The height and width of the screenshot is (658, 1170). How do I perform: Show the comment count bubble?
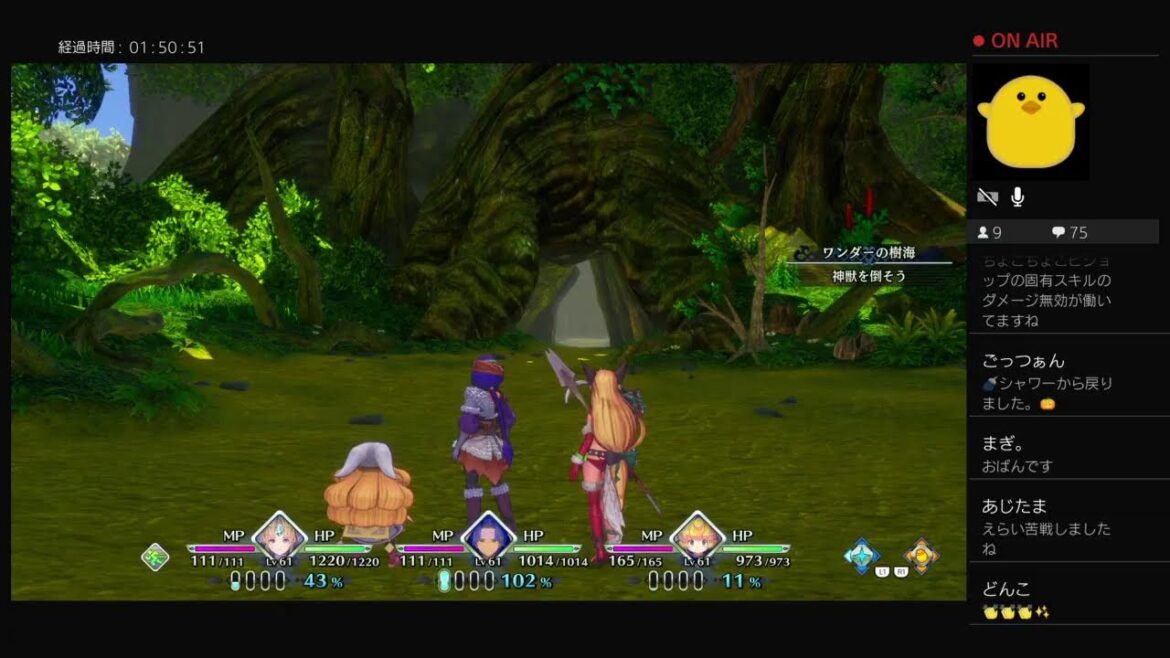(x=1058, y=232)
